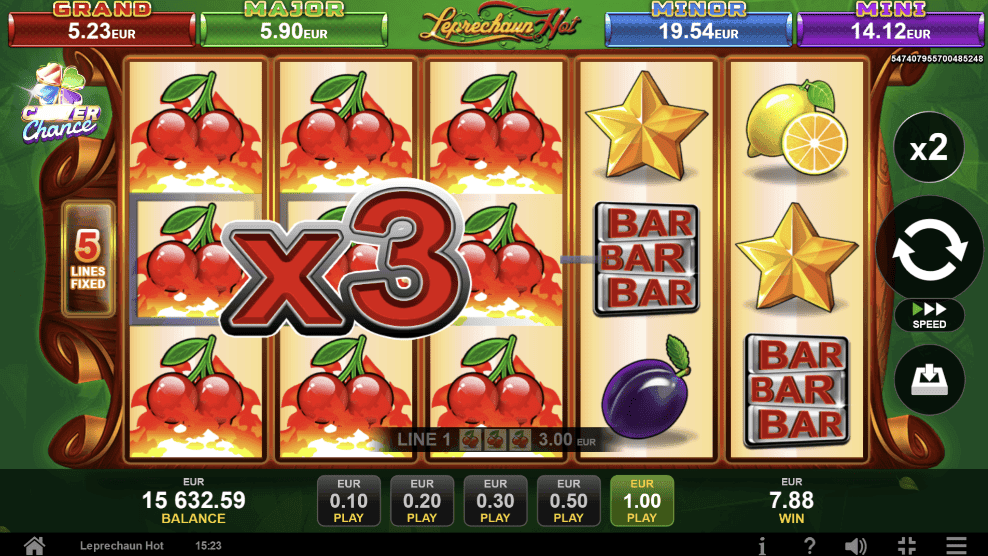Choose the EUR 0.30 play button
This screenshot has height=556, width=988.
tap(495, 500)
